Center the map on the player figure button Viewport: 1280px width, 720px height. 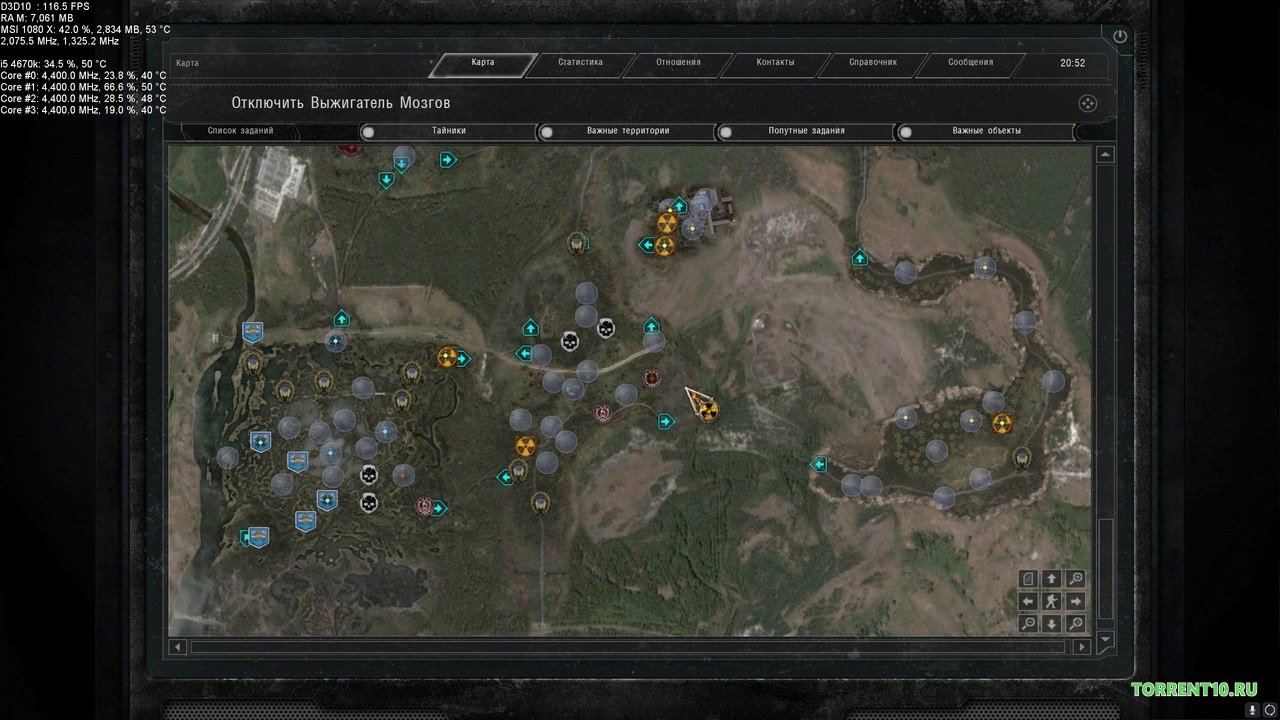(x=1051, y=601)
